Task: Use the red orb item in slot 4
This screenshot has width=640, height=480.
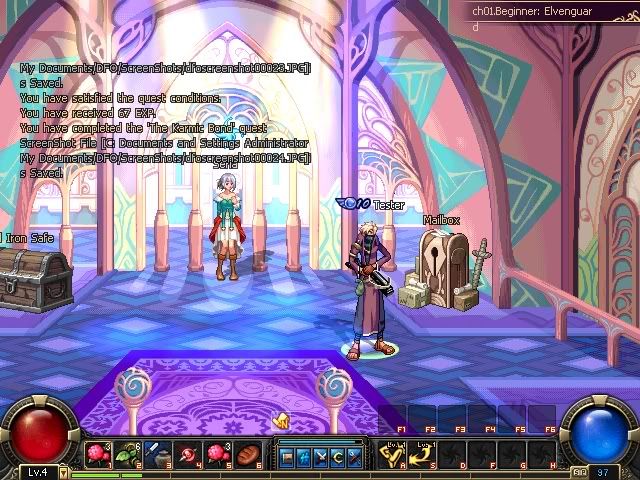Action: click(187, 454)
